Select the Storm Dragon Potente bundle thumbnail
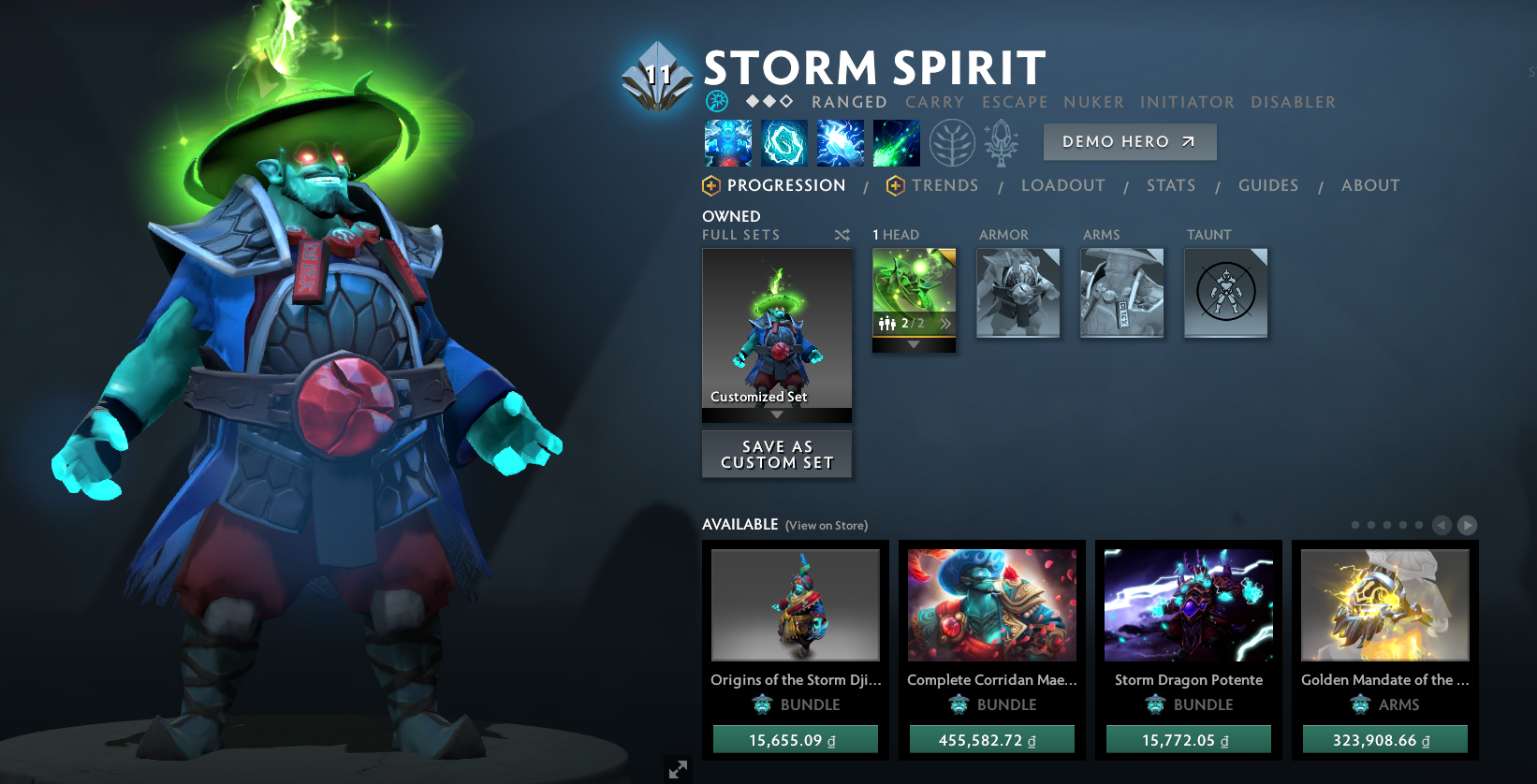Screen dimensions: 1537x784 point(1188,605)
